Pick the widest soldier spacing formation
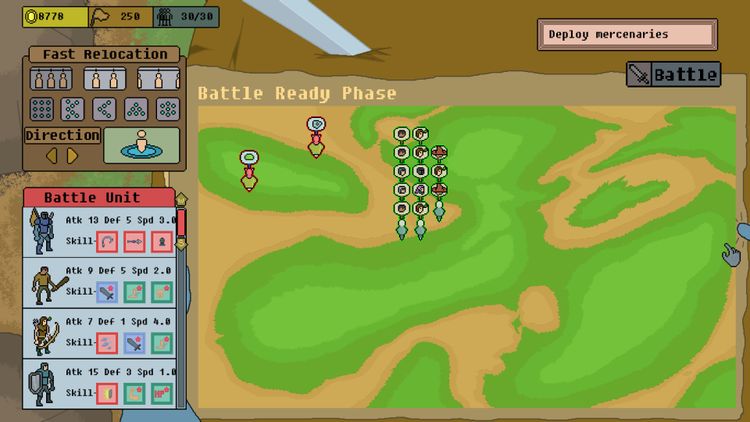Screen dimensions: 750x422 158,79
